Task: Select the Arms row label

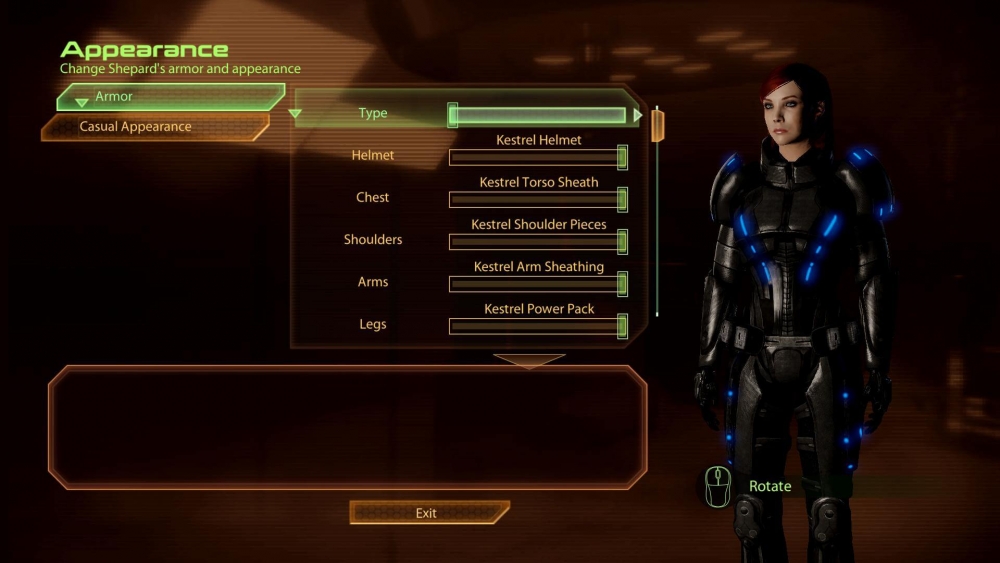Action: coord(373,282)
